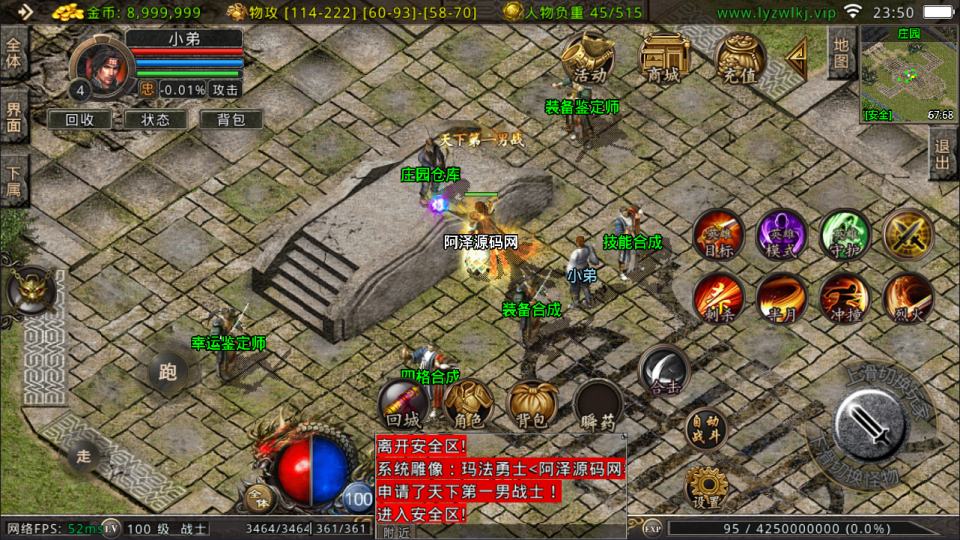Trigger the 冲撞 charge skill
Image resolution: width=960 pixels, height=540 pixels.
(x=844, y=297)
